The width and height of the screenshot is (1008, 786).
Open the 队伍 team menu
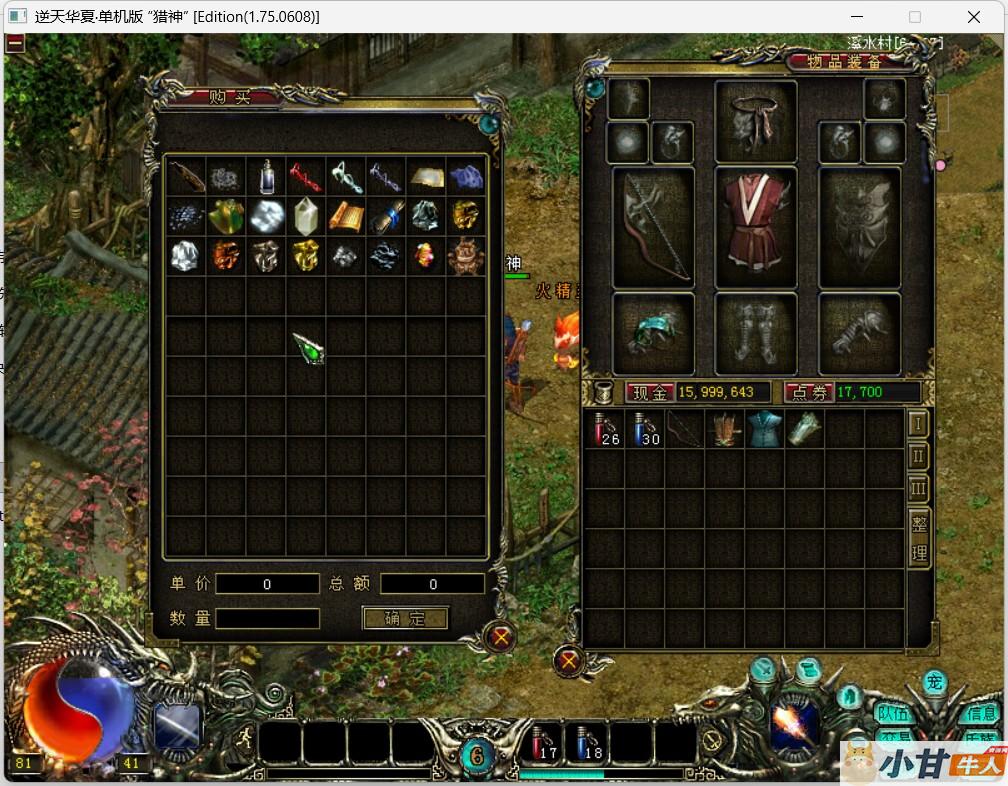click(893, 713)
